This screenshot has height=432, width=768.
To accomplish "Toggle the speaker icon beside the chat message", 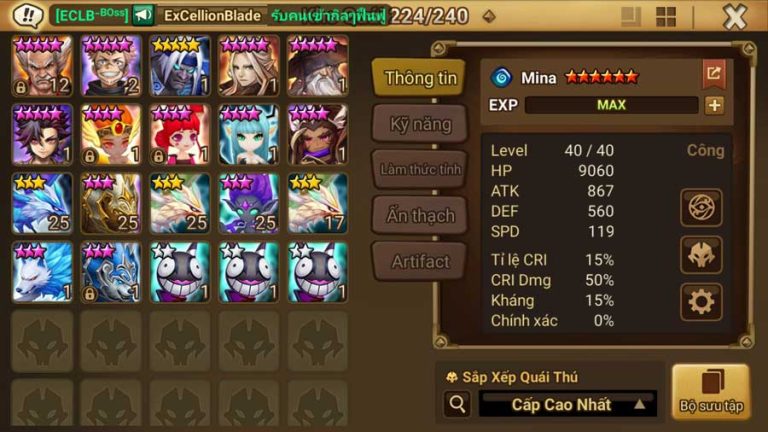I will click(x=143, y=16).
